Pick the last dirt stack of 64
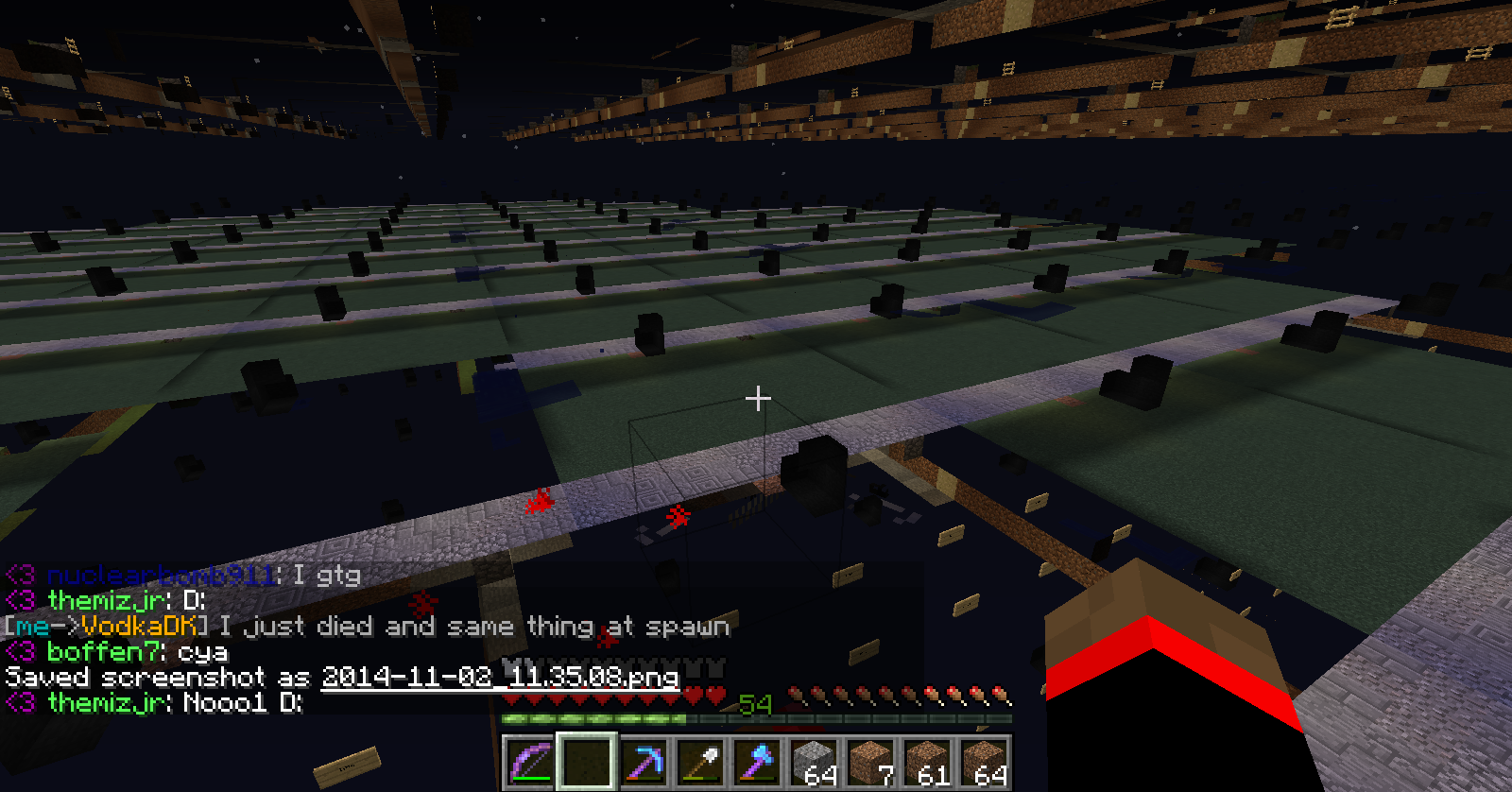 point(984,762)
